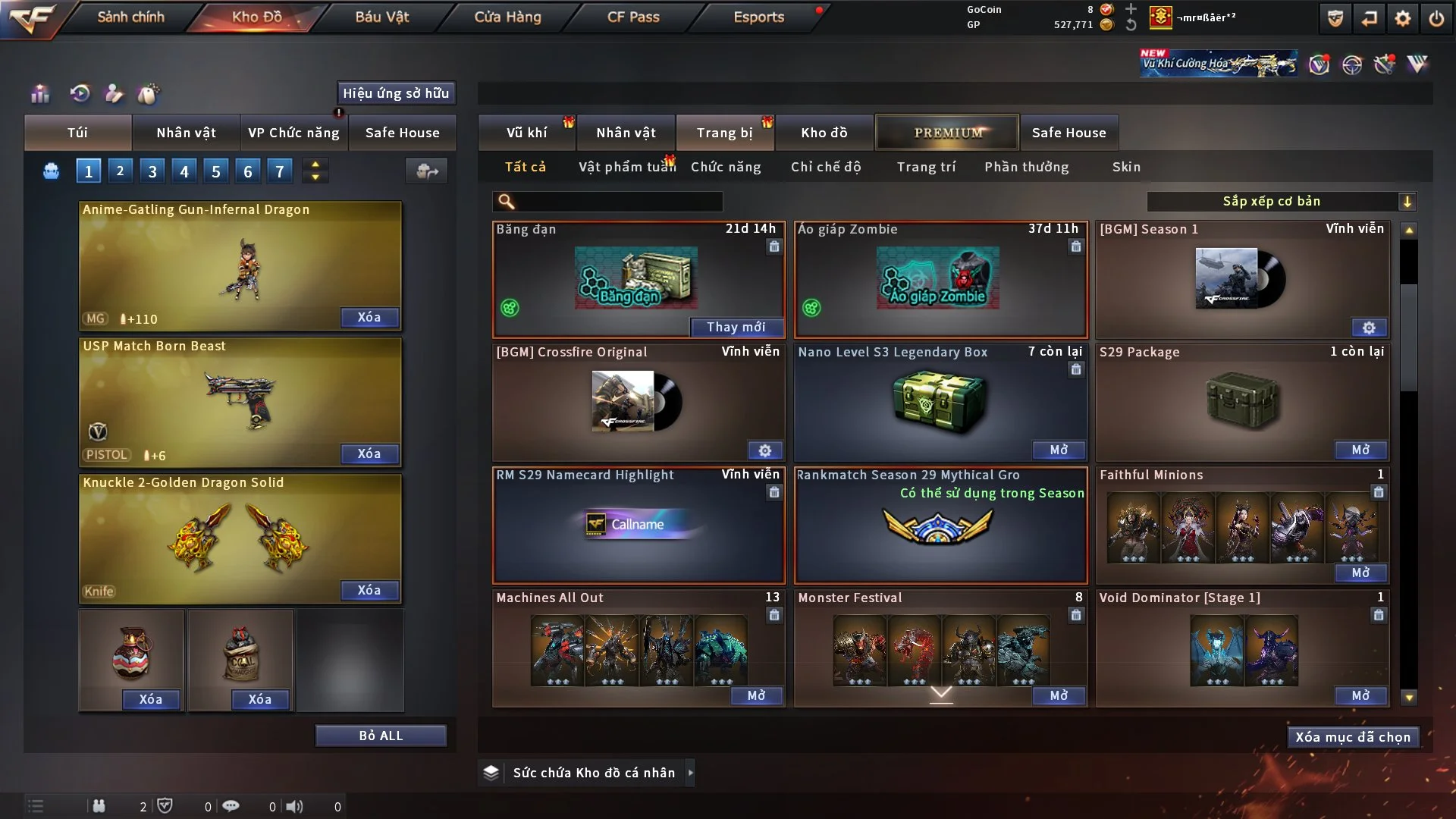
Task: Open the Kho đồ storage tab
Action: 824,133
